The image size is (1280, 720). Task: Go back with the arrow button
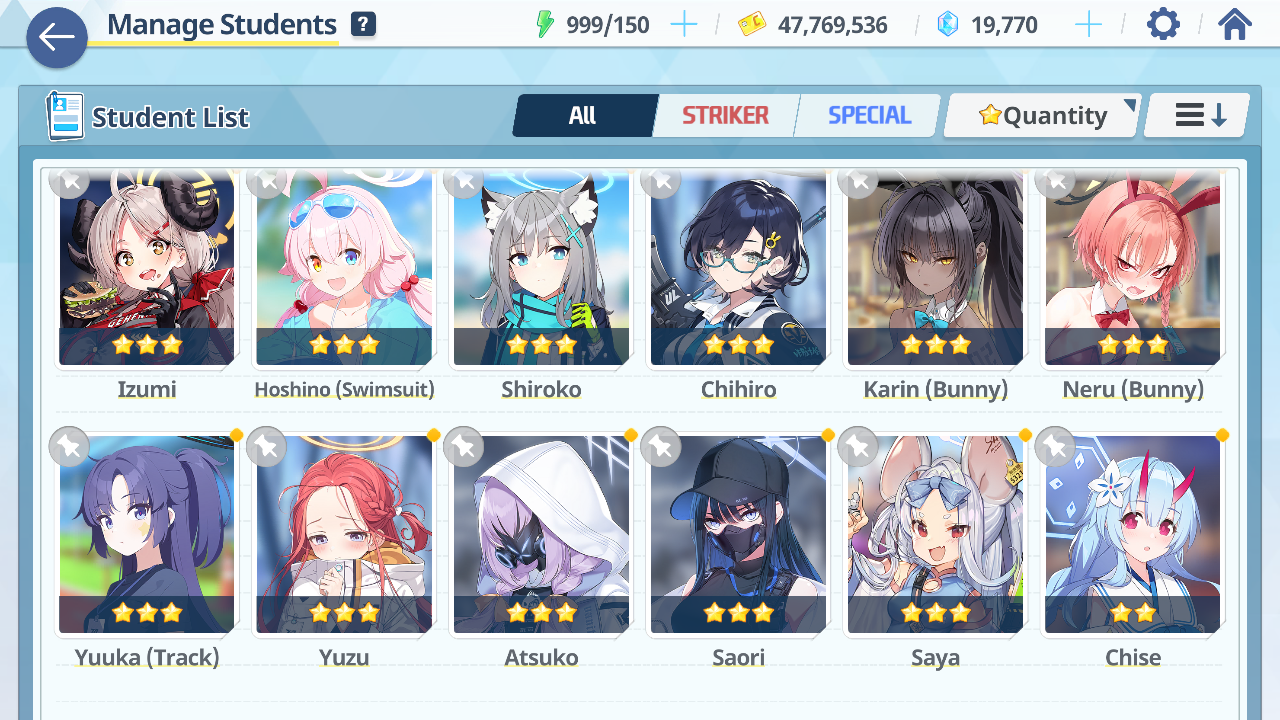point(57,38)
